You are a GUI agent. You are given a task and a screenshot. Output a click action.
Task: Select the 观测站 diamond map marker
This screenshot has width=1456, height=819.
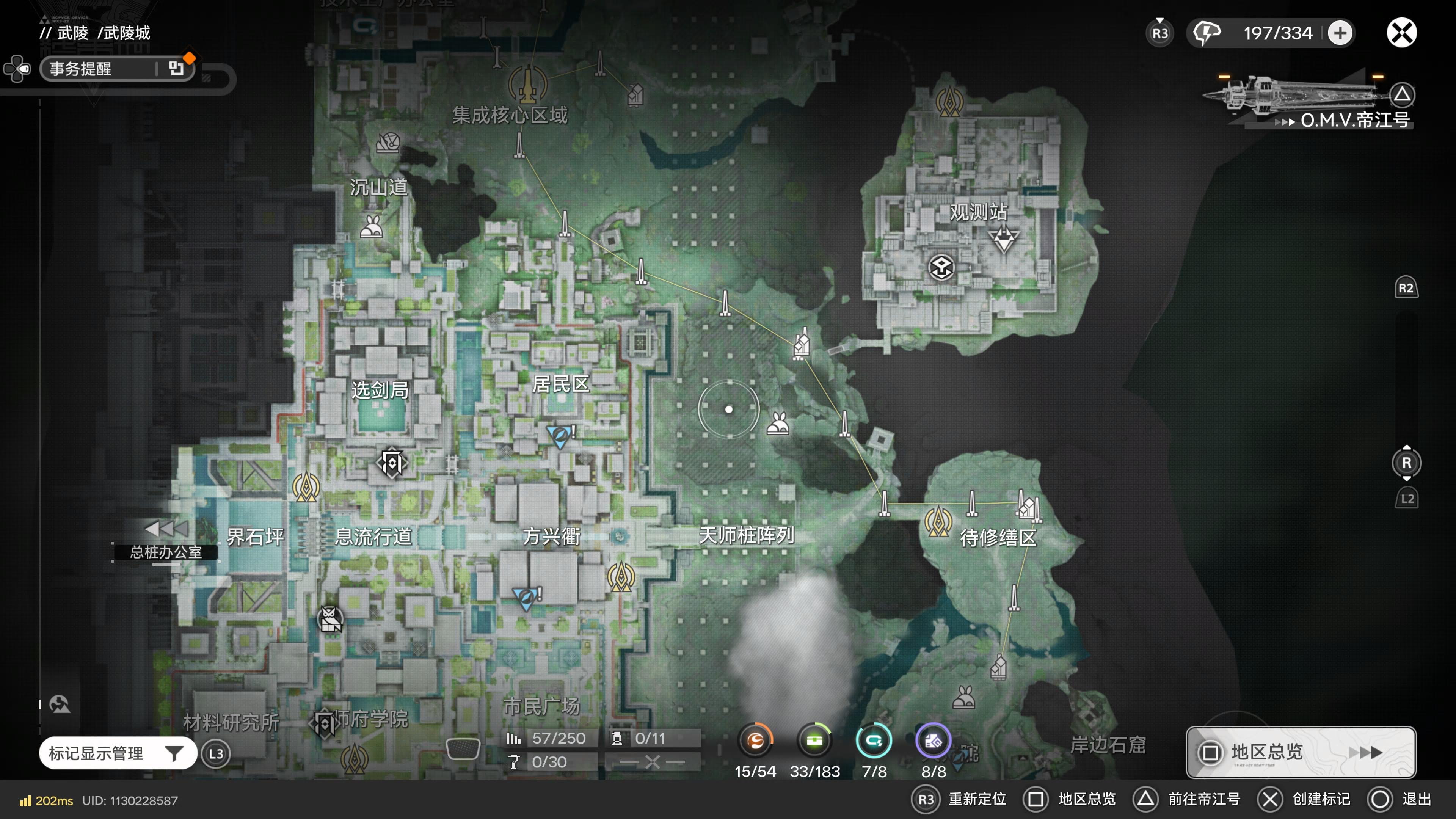[1003, 238]
